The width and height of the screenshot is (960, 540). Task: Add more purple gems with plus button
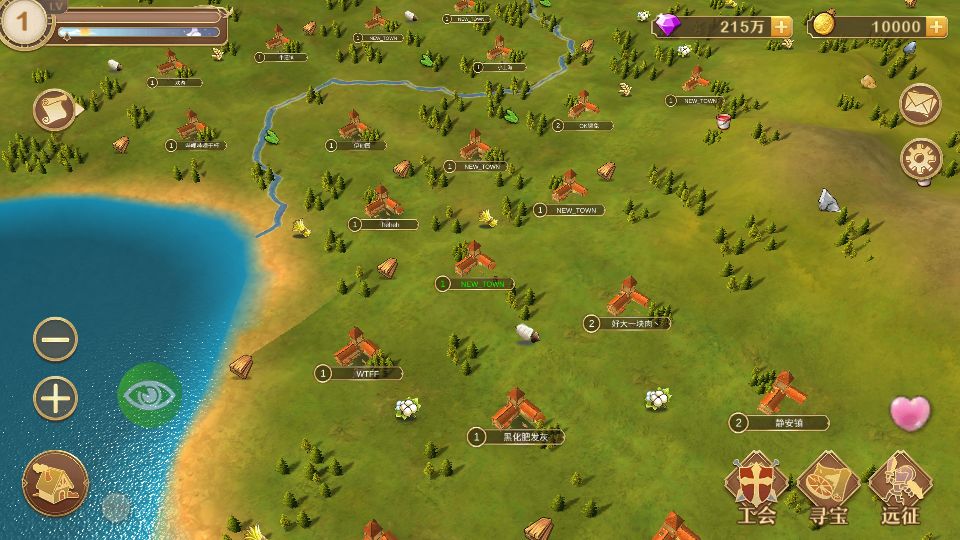click(781, 27)
